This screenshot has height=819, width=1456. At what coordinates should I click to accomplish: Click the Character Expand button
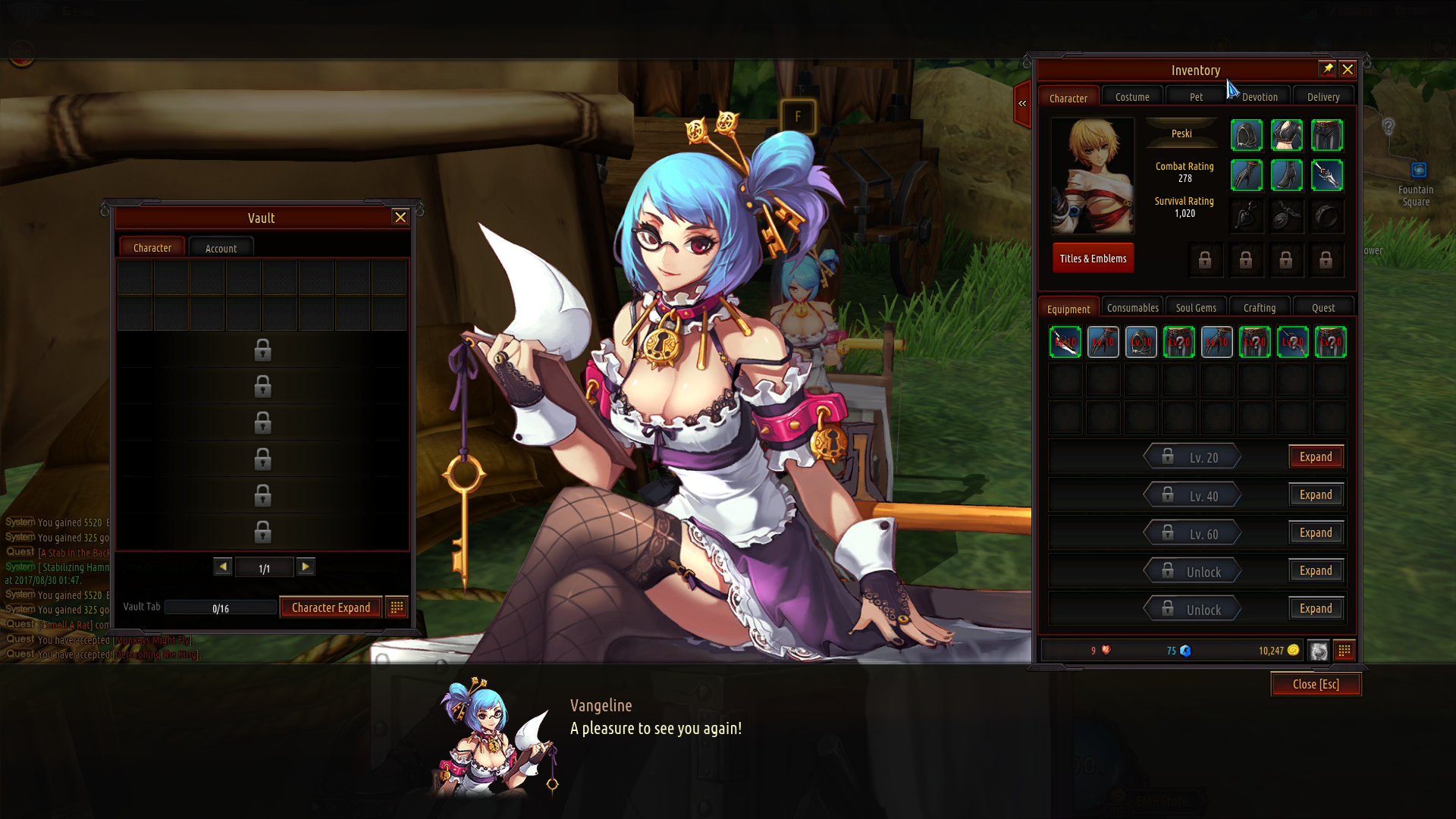point(331,607)
